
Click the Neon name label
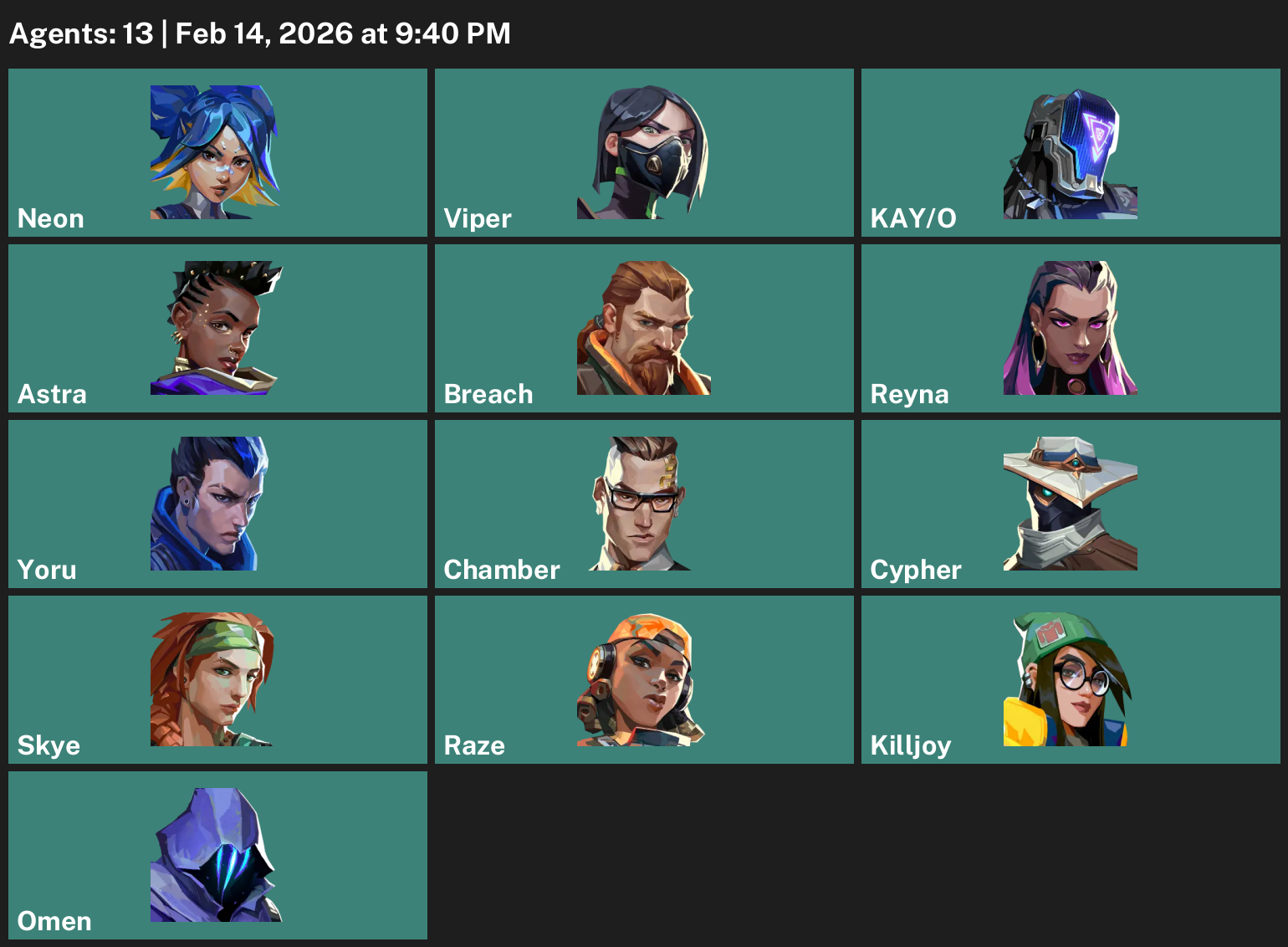[x=50, y=218]
